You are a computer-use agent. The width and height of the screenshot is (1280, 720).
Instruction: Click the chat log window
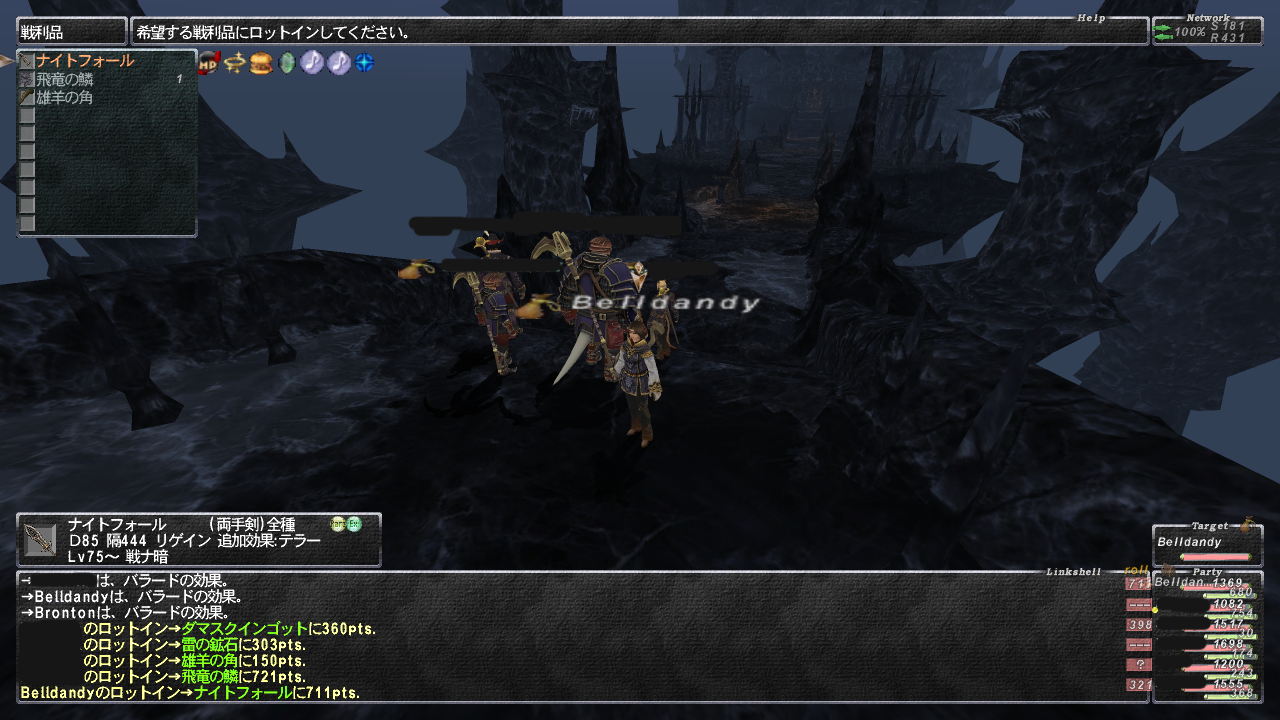click(x=570, y=636)
